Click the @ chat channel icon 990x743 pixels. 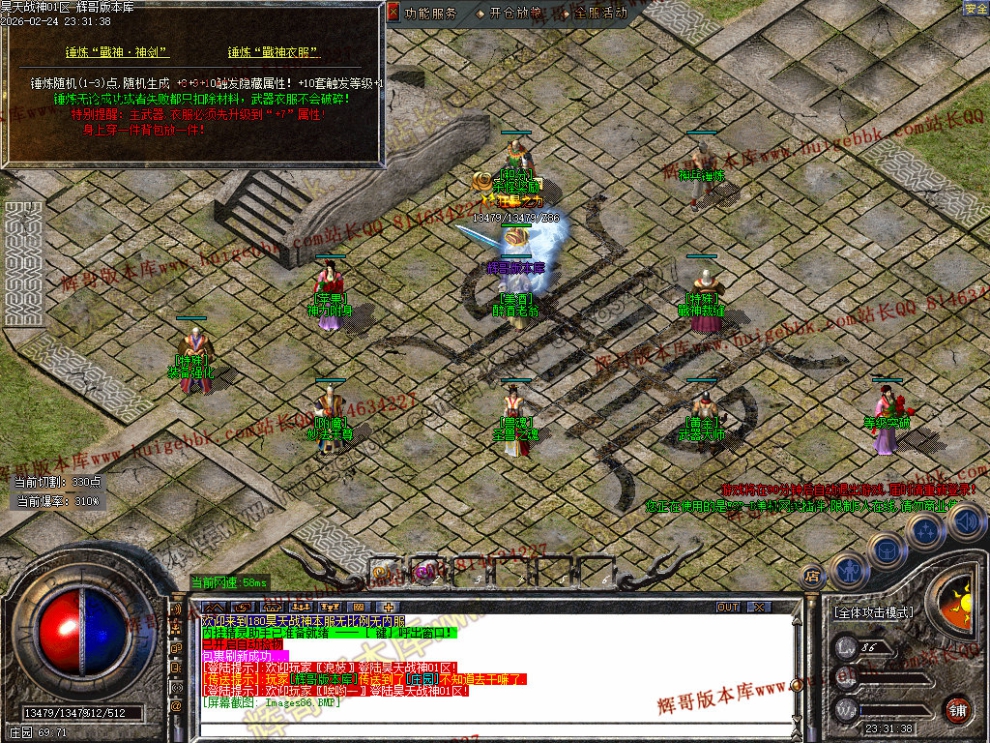point(176,705)
